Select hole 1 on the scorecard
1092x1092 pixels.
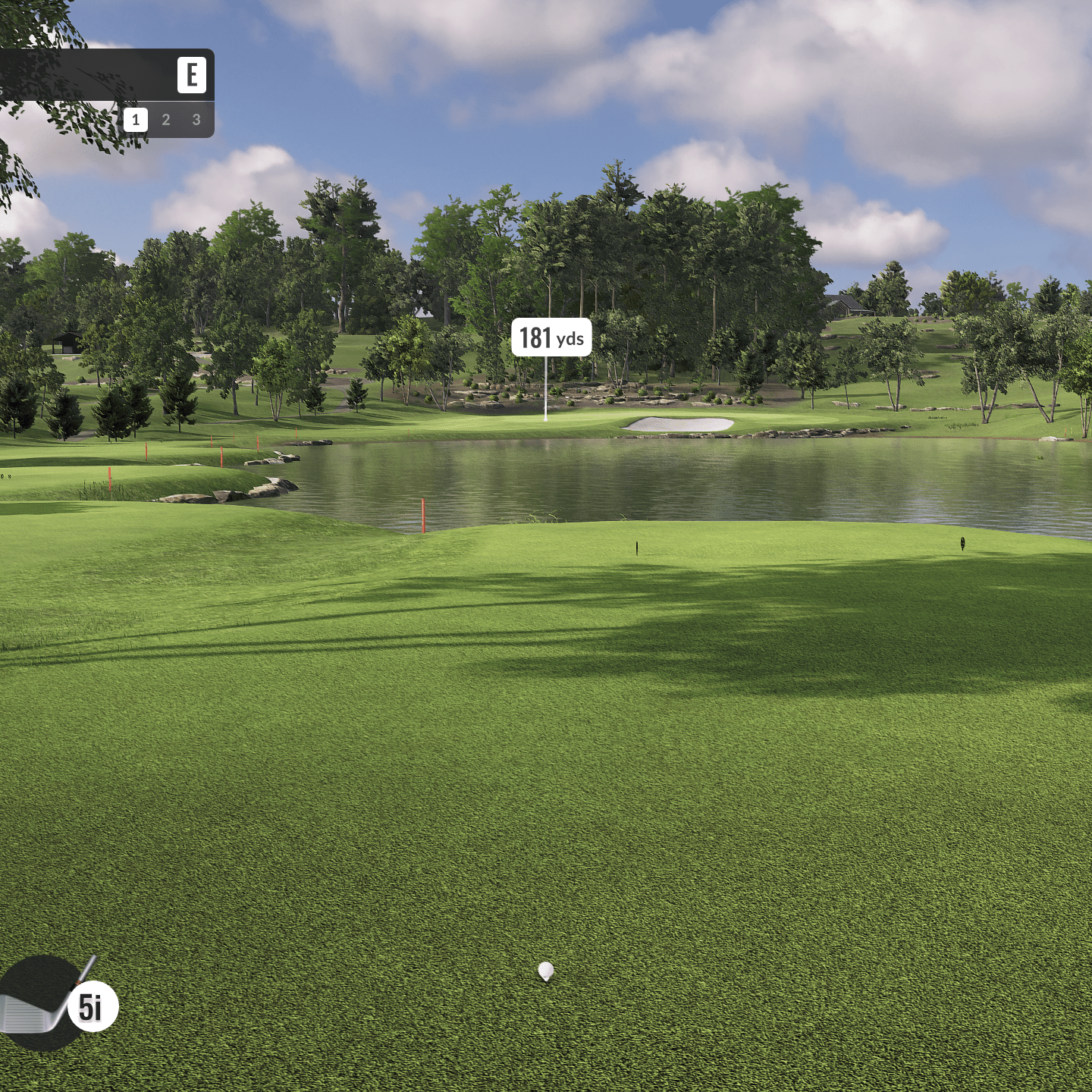pos(136,120)
